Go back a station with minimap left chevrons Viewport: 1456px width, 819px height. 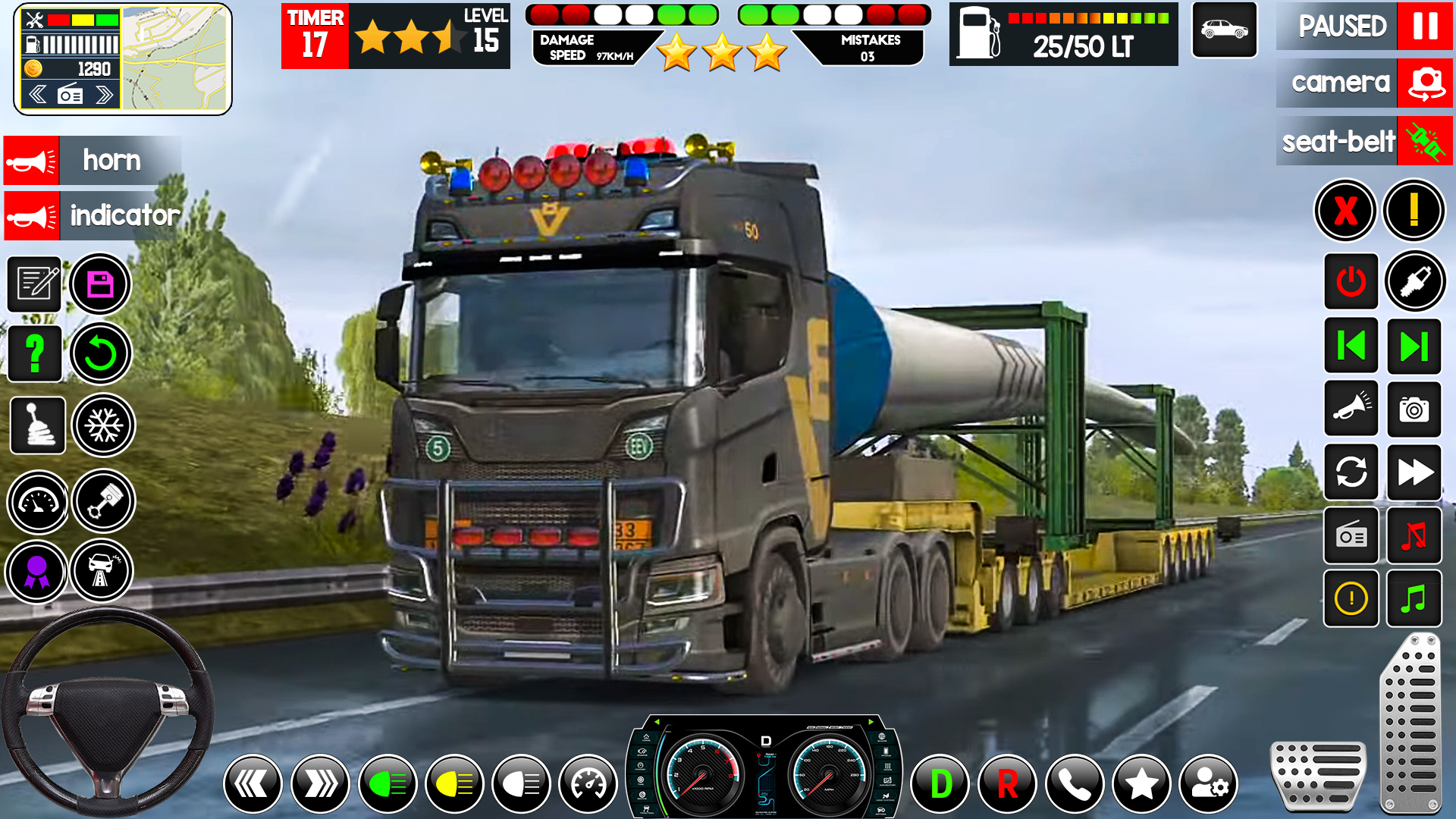(x=36, y=94)
